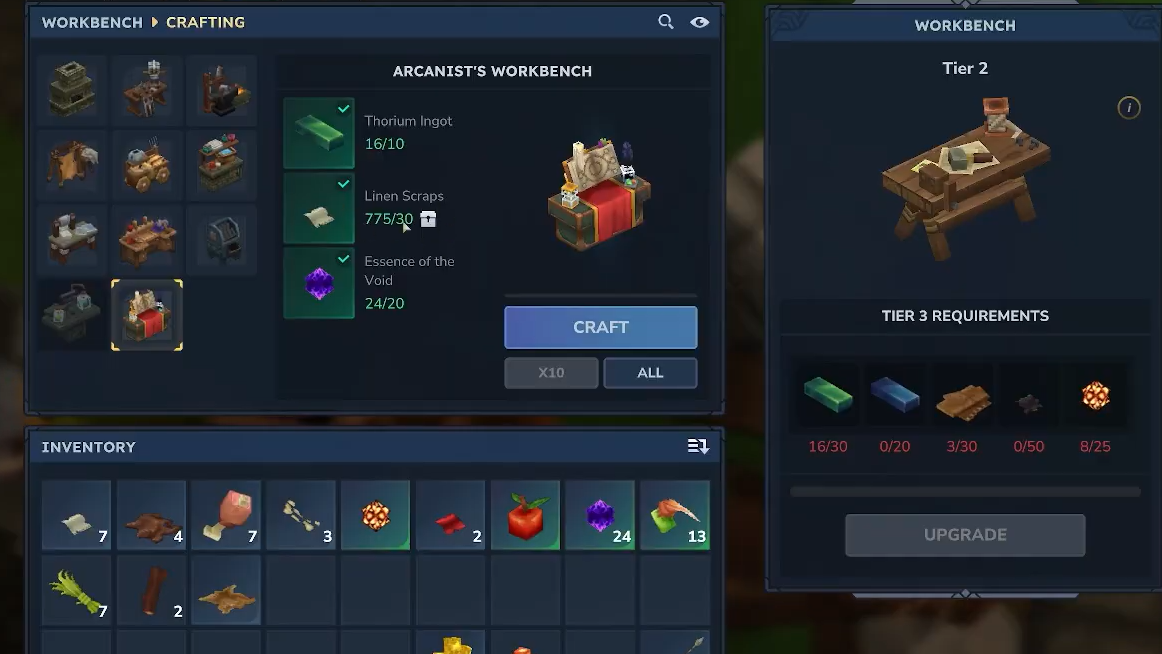Select the X10 craft quantity button

coord(551,372)
